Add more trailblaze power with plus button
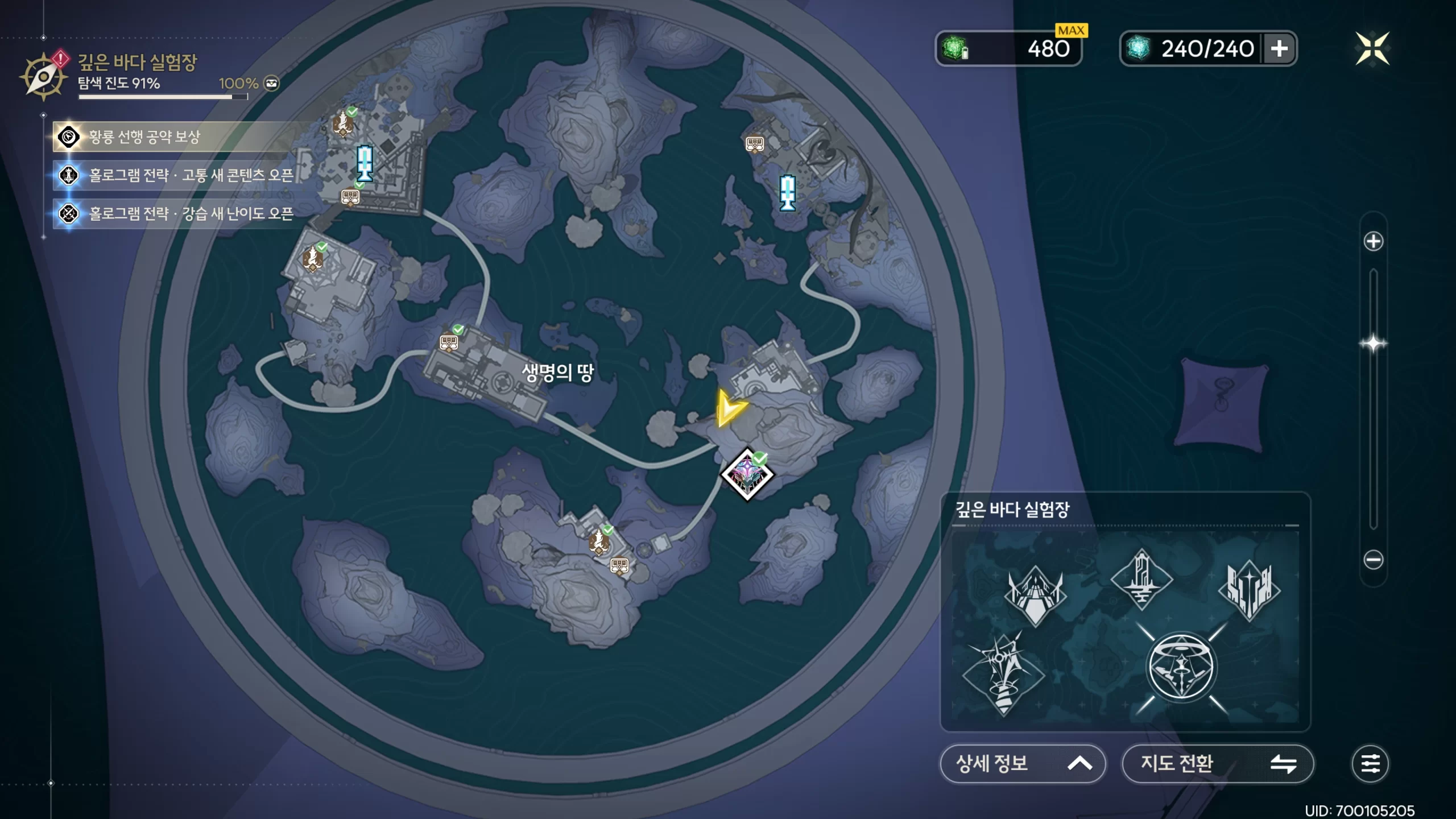Viewport: 1456px width, 819px height. coord(1279,49)
